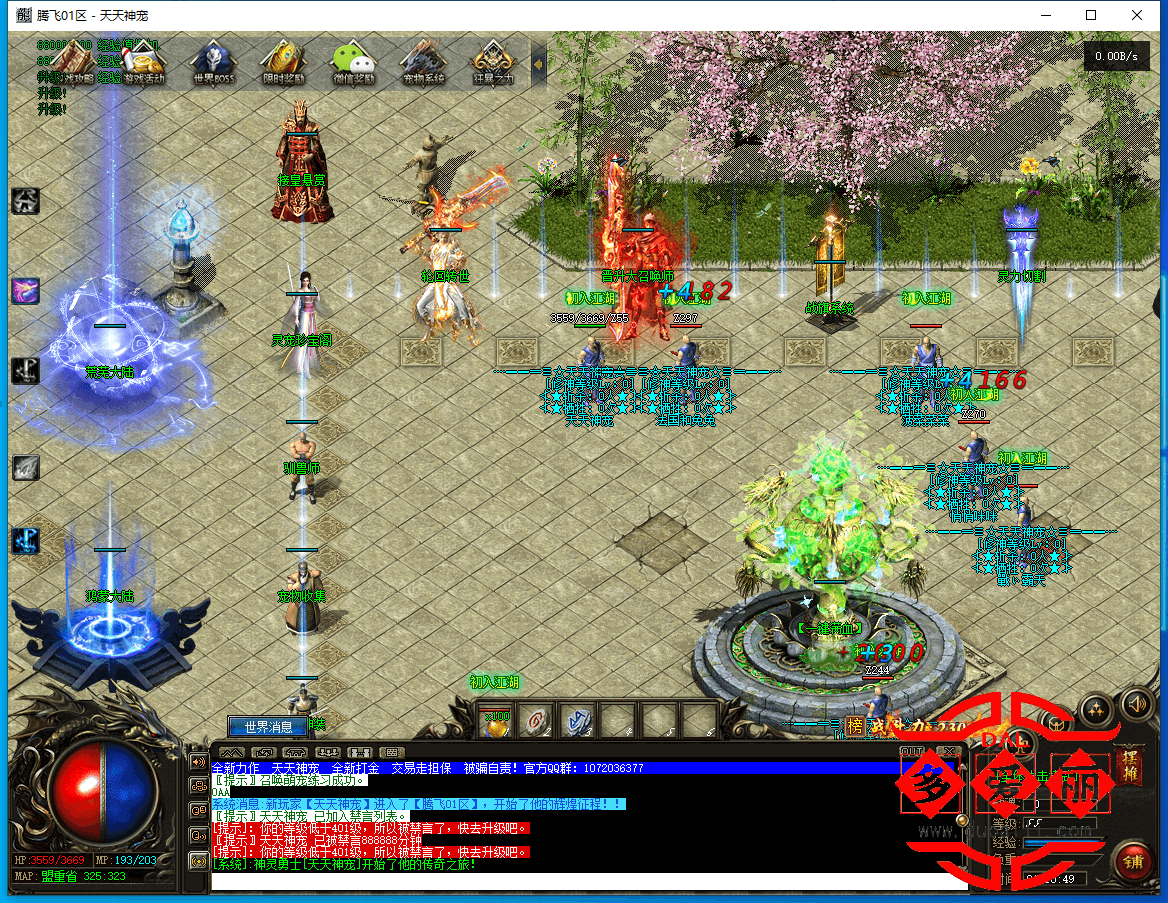Click the round red 铺 shop button
The width and height of the screenshot is (1168, 903).
point(1133,860)
